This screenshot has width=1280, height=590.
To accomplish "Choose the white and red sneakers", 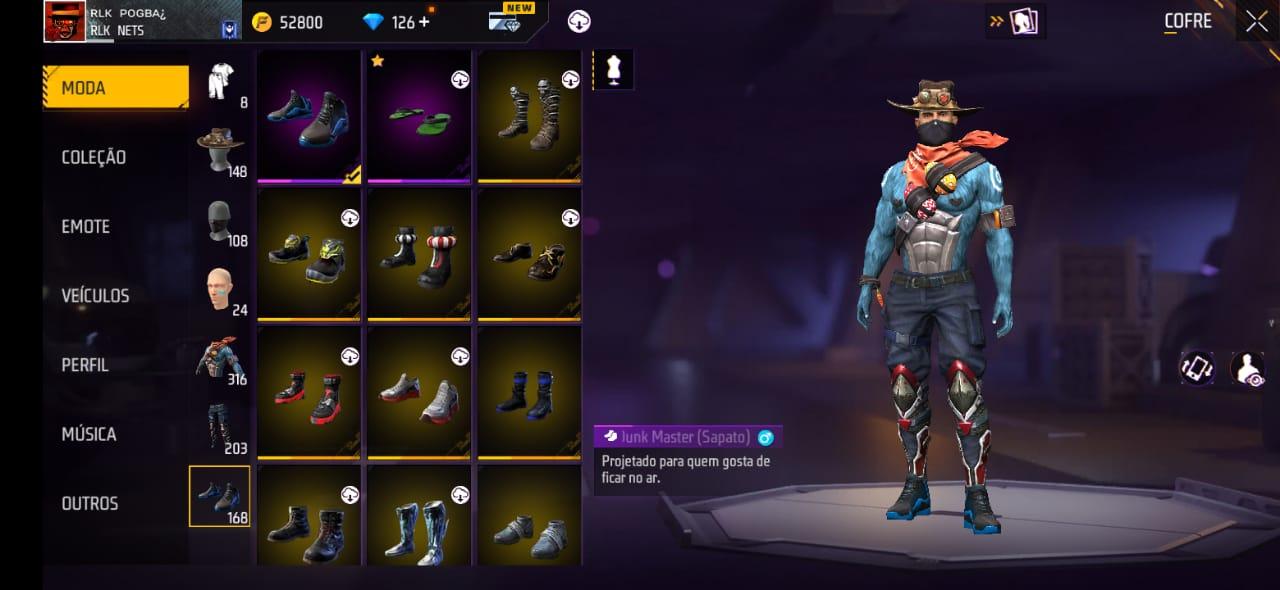I will pyautogui.click(x=419, y=393).
